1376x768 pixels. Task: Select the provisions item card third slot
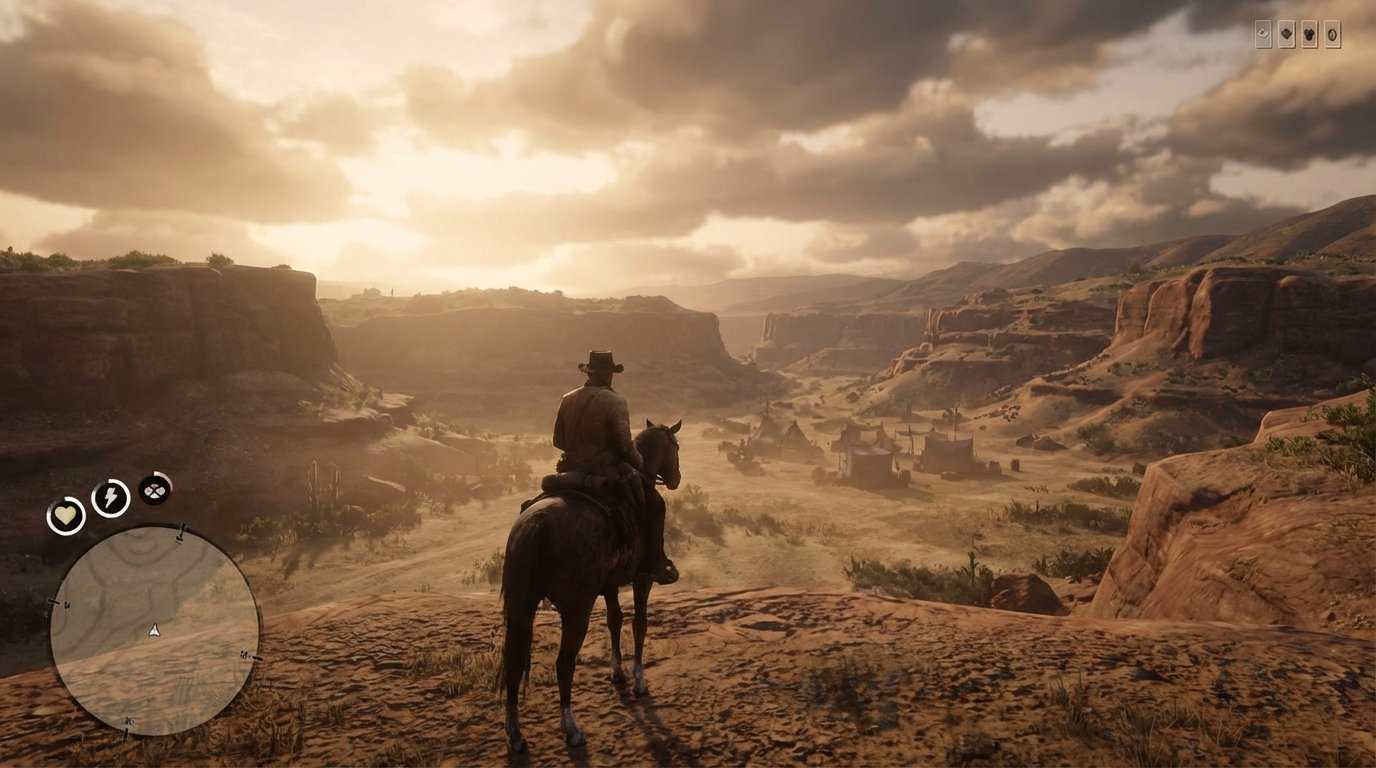click(1309, 33)
